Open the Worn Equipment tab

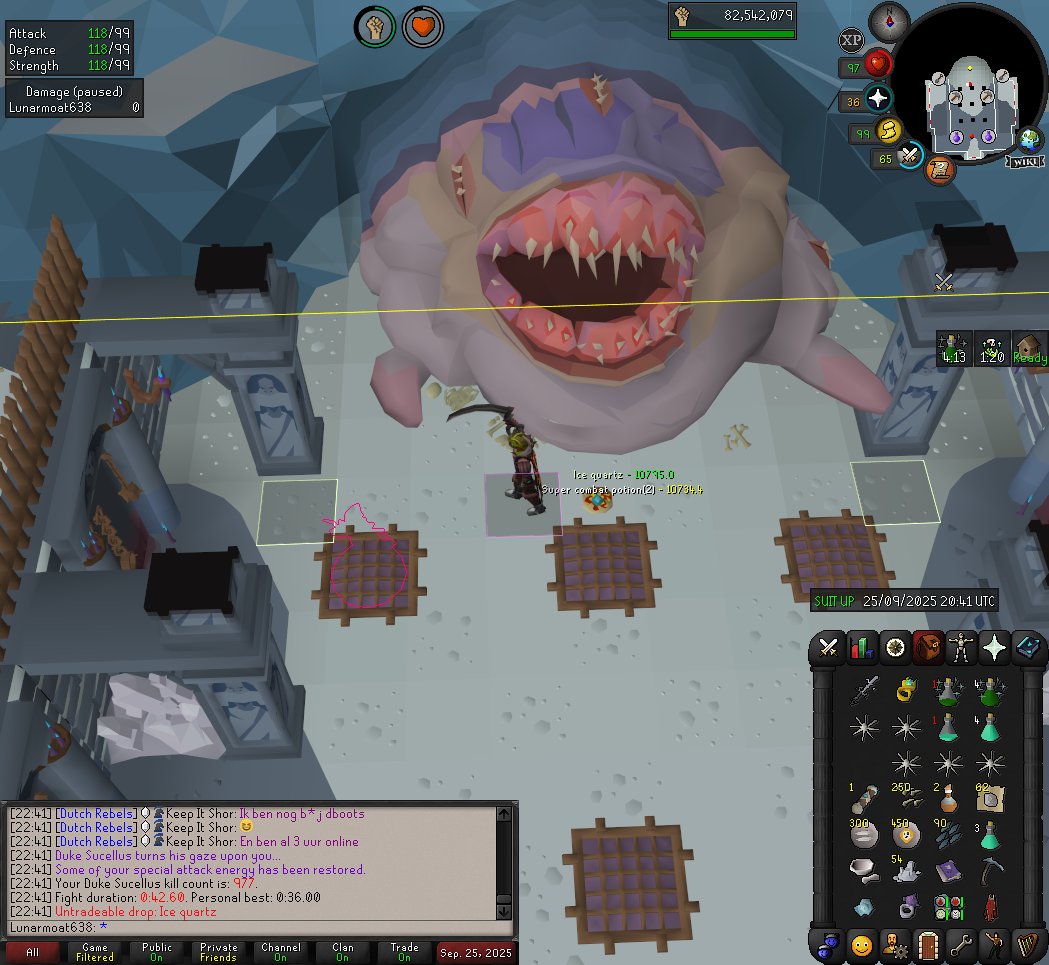[962, 647]
